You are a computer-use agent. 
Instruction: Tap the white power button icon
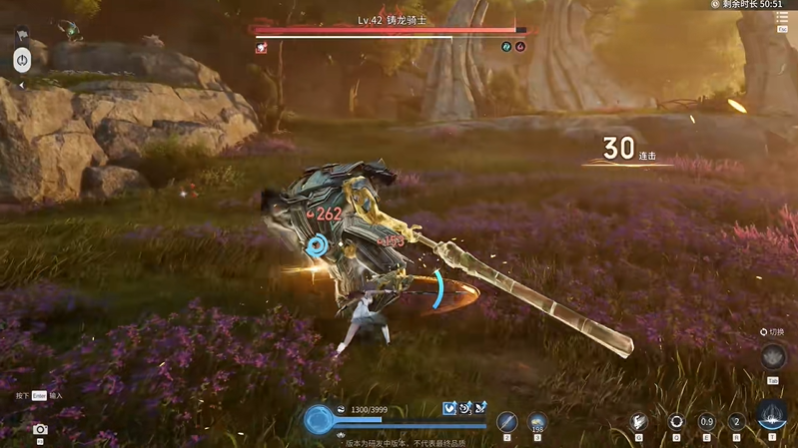tap(22, 60)
